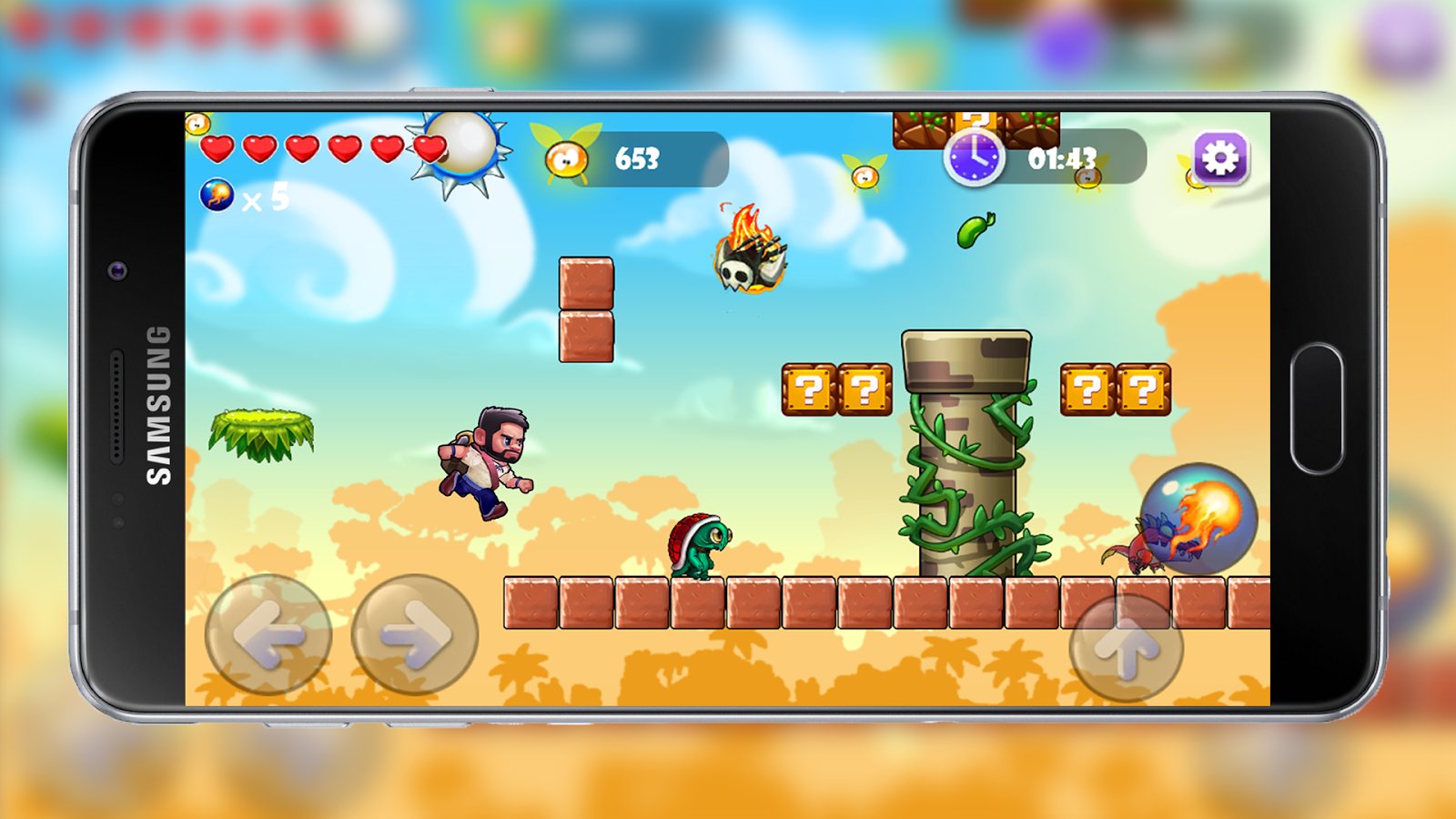
Task: Tap the right arrow movement button
Action: [x=415, y=634]
